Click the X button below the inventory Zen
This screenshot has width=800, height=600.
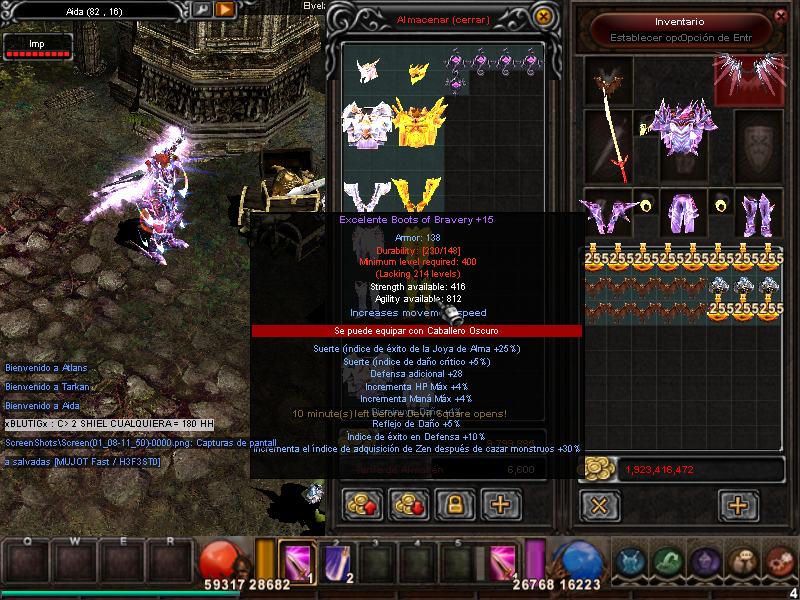pos(599,505)
